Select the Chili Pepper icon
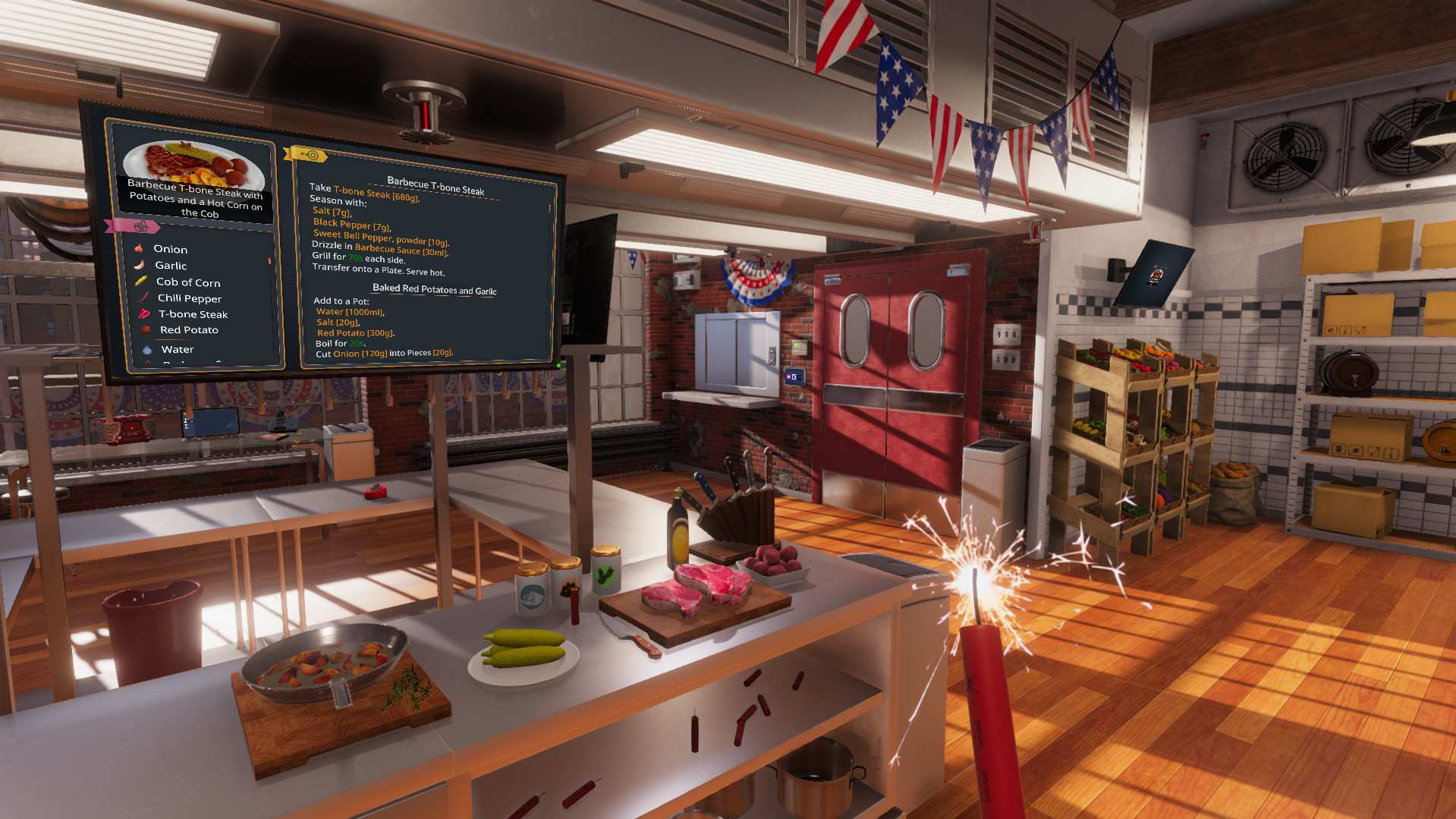 [x=143, y=298]
